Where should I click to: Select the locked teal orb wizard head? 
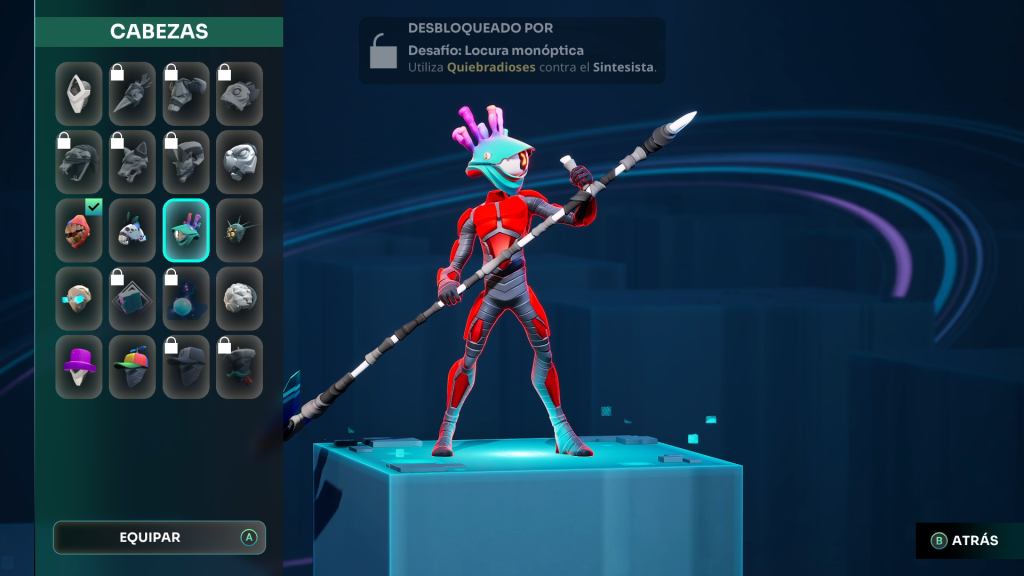(x=186, y=298)
